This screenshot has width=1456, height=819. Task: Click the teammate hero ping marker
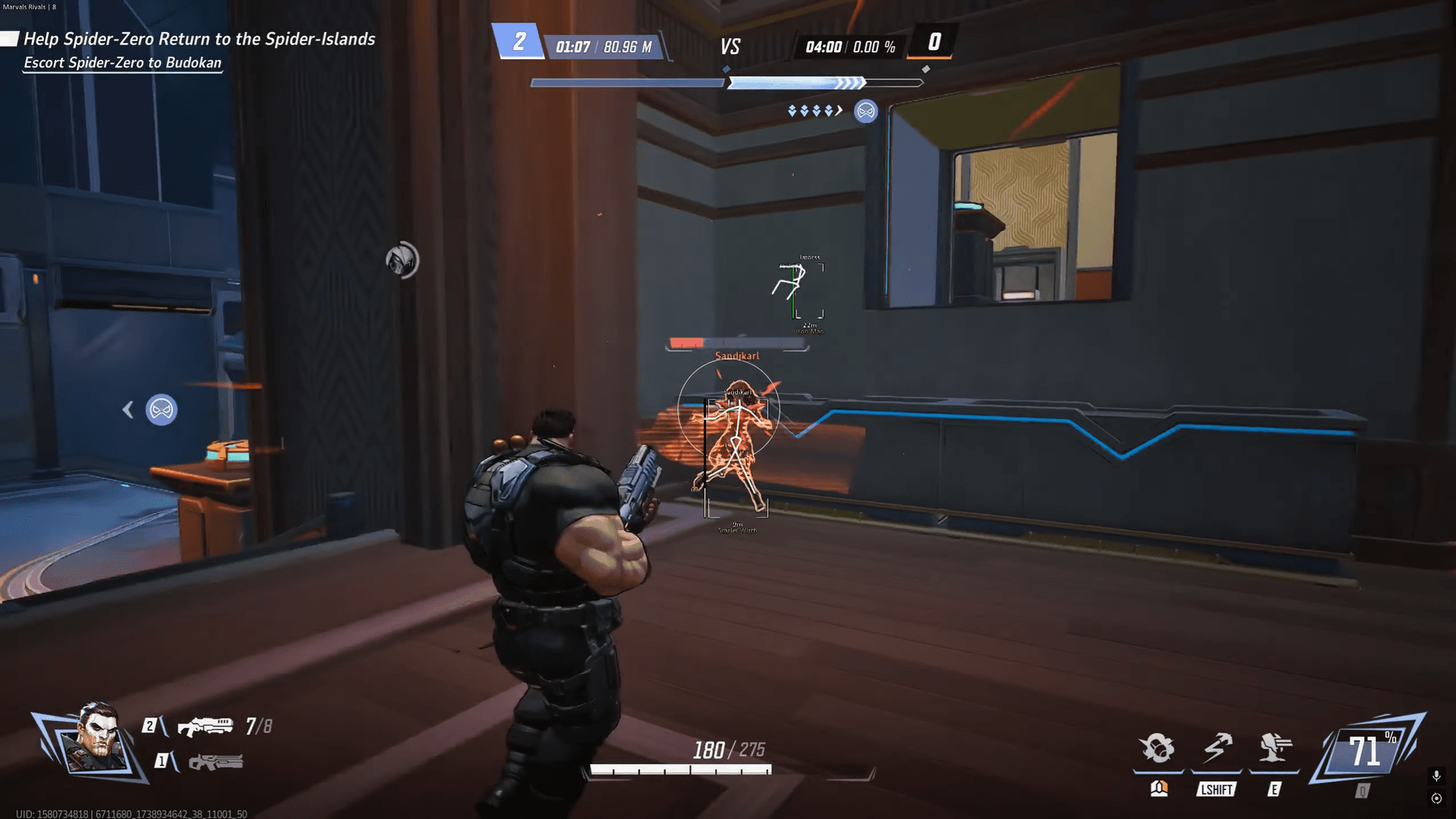tap(402, 260)
